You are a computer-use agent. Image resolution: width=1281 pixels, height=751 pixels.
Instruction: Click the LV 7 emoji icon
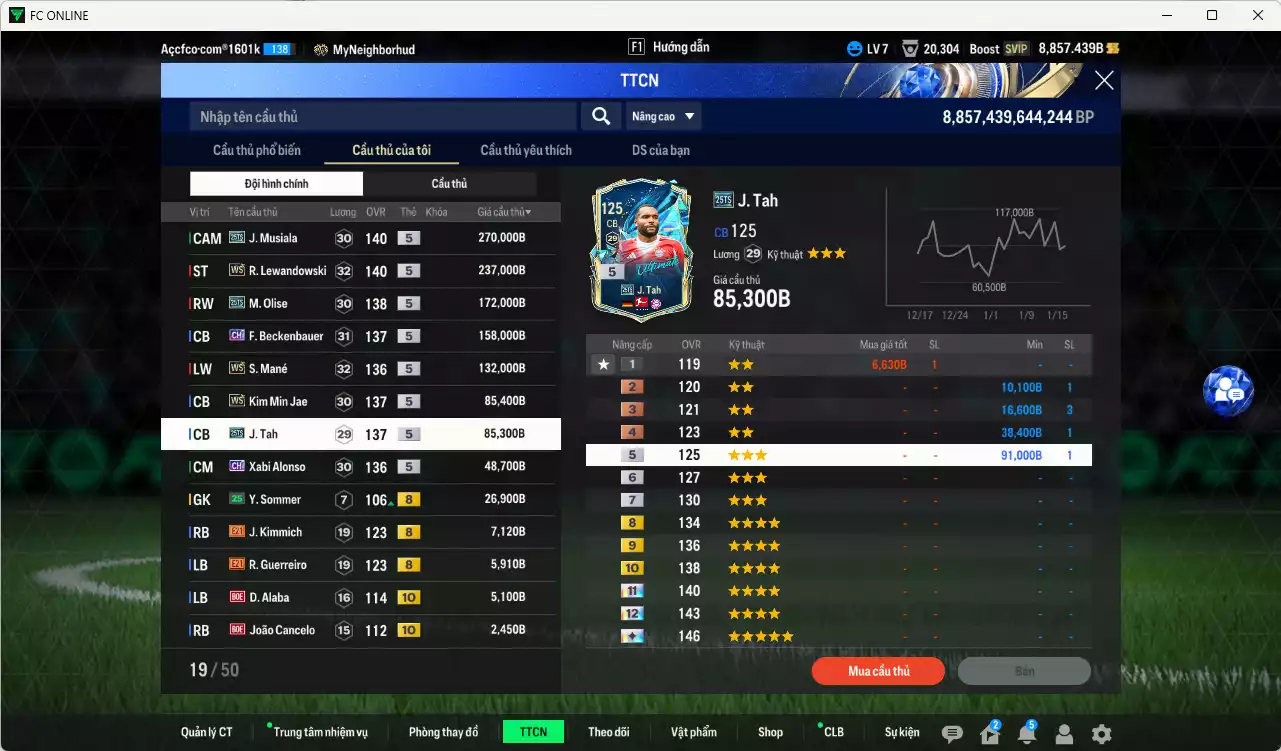(x=854, y=47)
